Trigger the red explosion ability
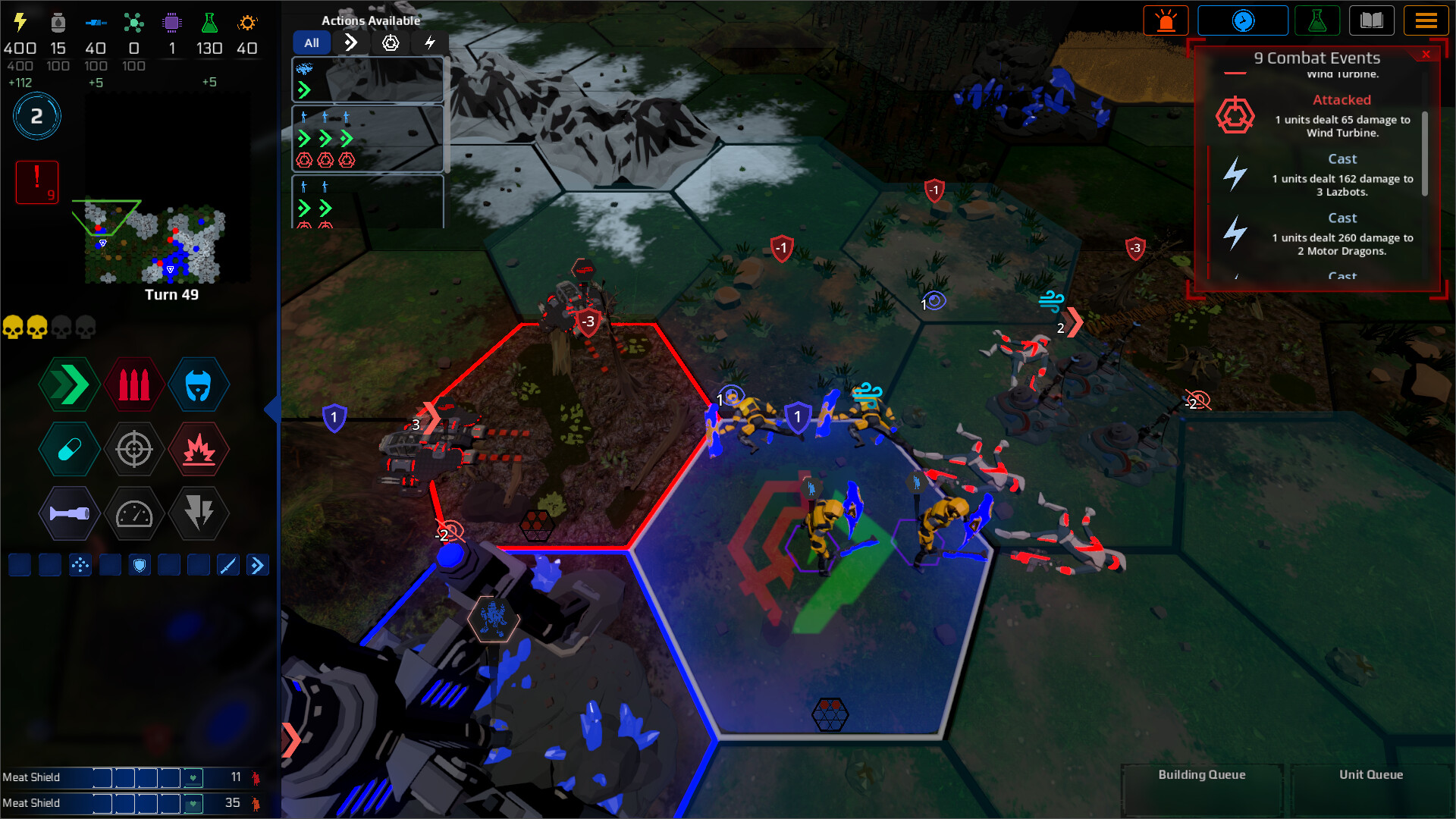Screen dimensions: 1456x819 199,449
